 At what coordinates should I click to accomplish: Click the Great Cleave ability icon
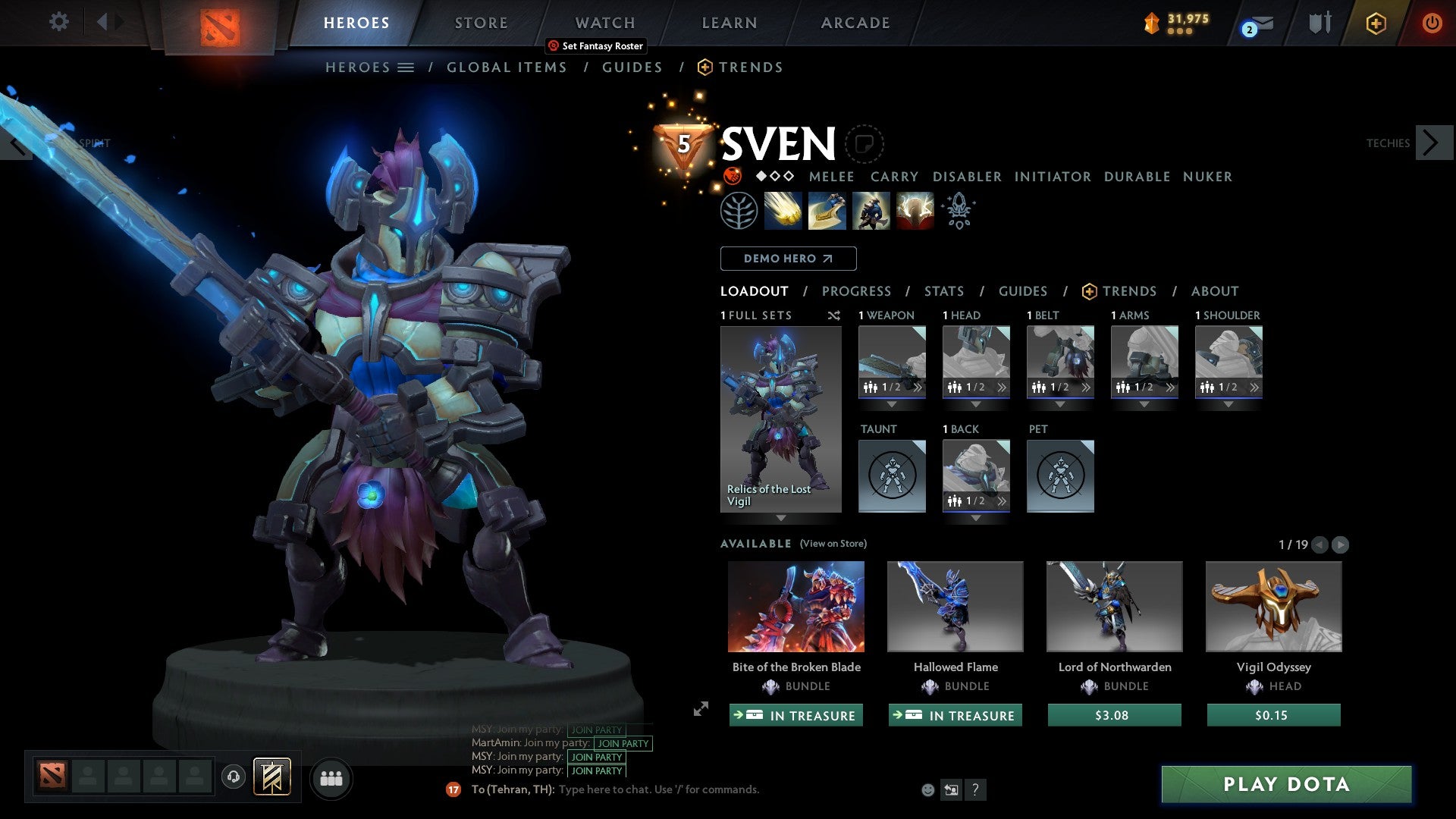(827, 211)
